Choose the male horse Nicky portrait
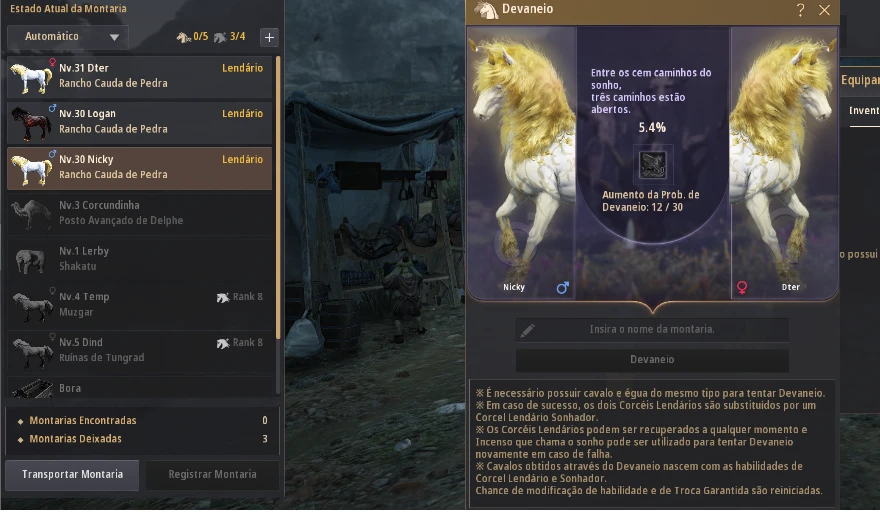This screenshot has height=512, width=880. coord(521,165)
